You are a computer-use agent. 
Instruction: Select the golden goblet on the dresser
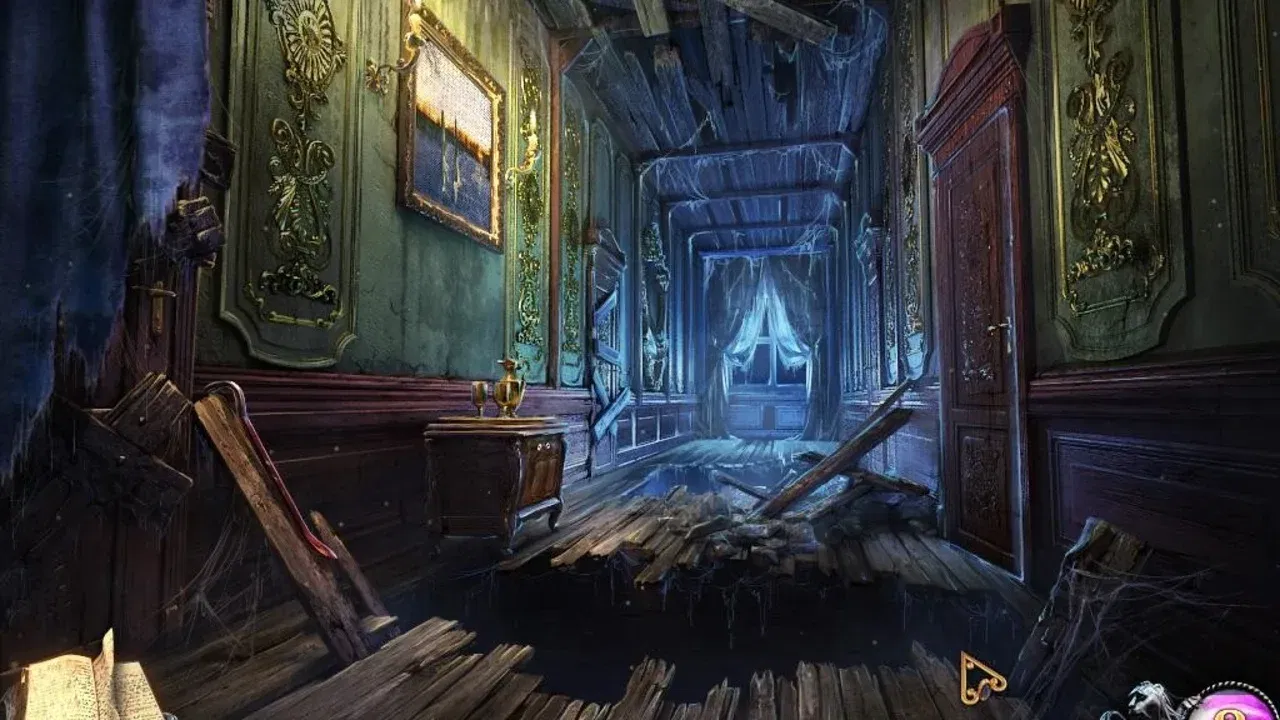click(x=479, y=398)
